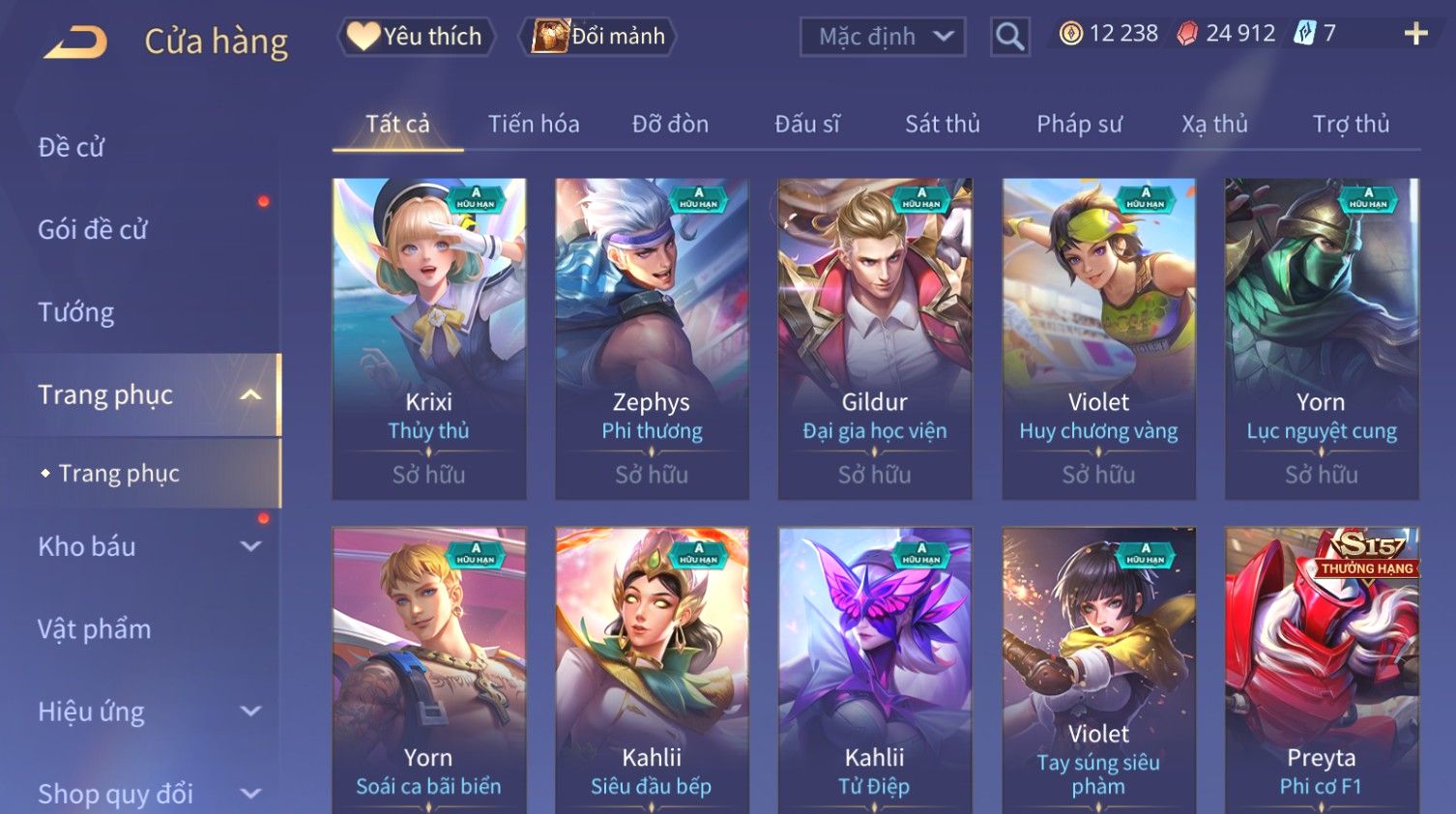Select Yorn Lục nguyệt cung skin card
This screenshot has width=1456, height=814.
tap(1321, 338)
